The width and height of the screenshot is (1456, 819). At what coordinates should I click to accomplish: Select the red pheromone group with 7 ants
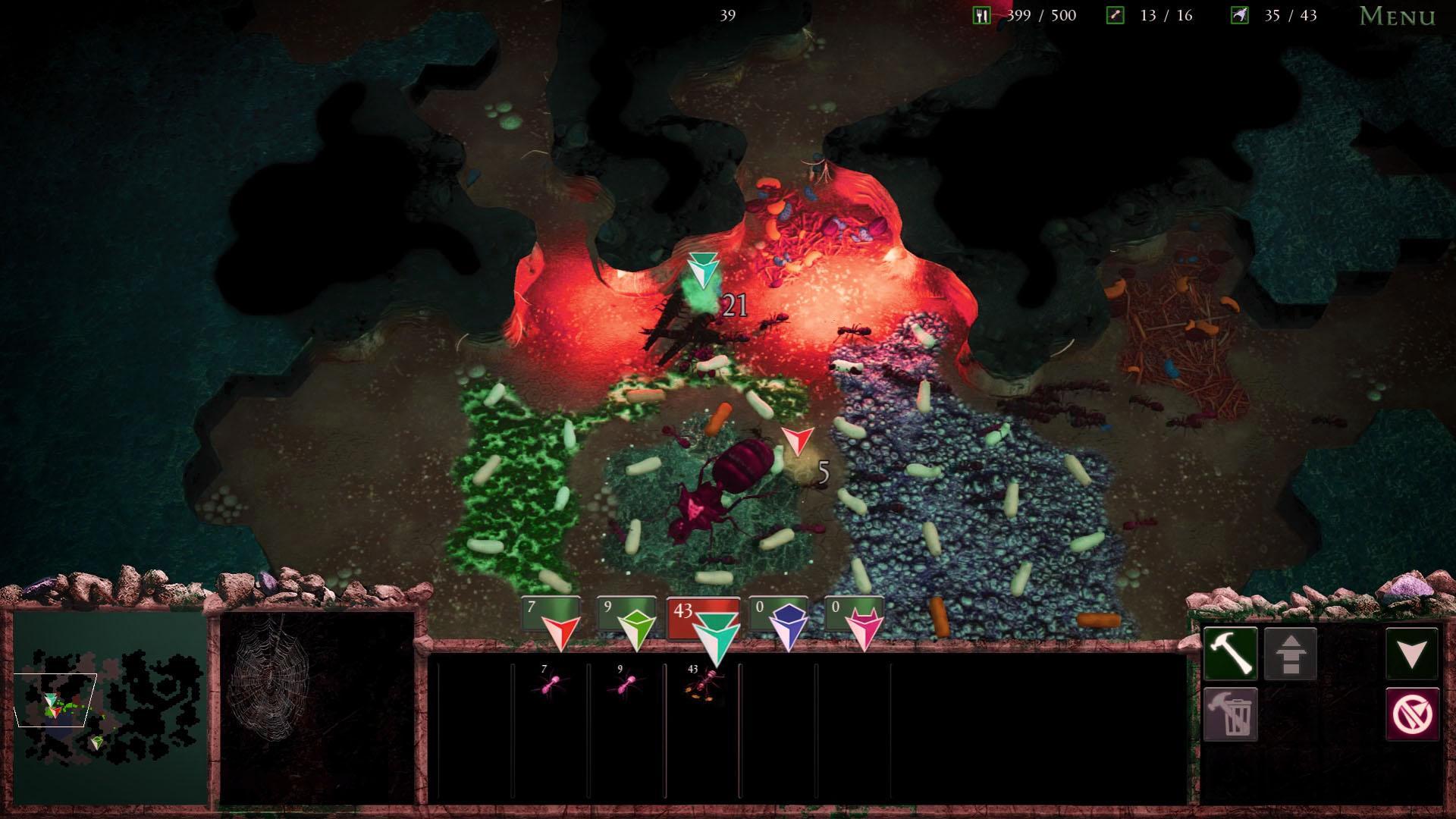pyautogui.click(x=552, y=620)
